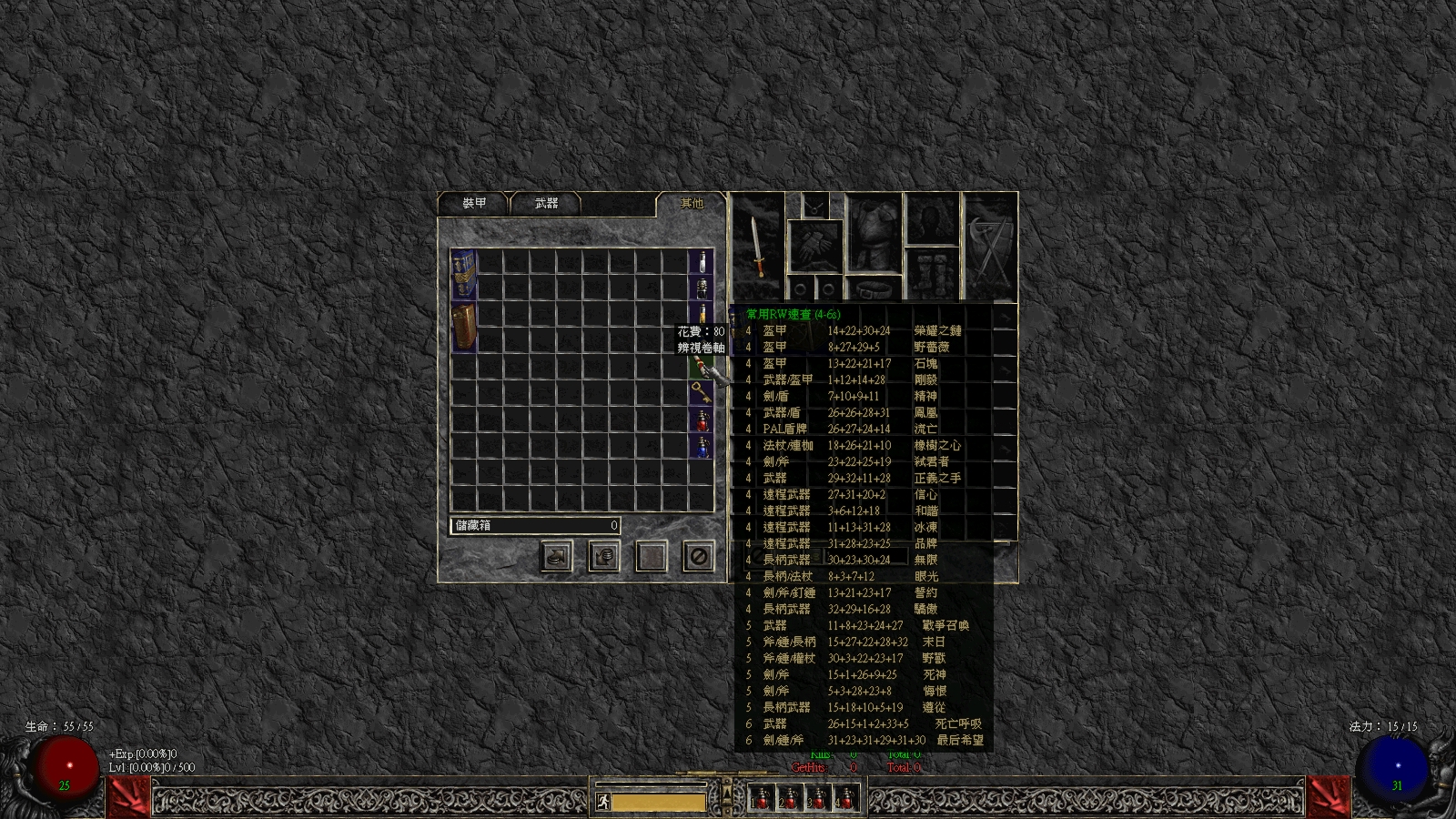Select the equipped short sword

coord(757,247)
